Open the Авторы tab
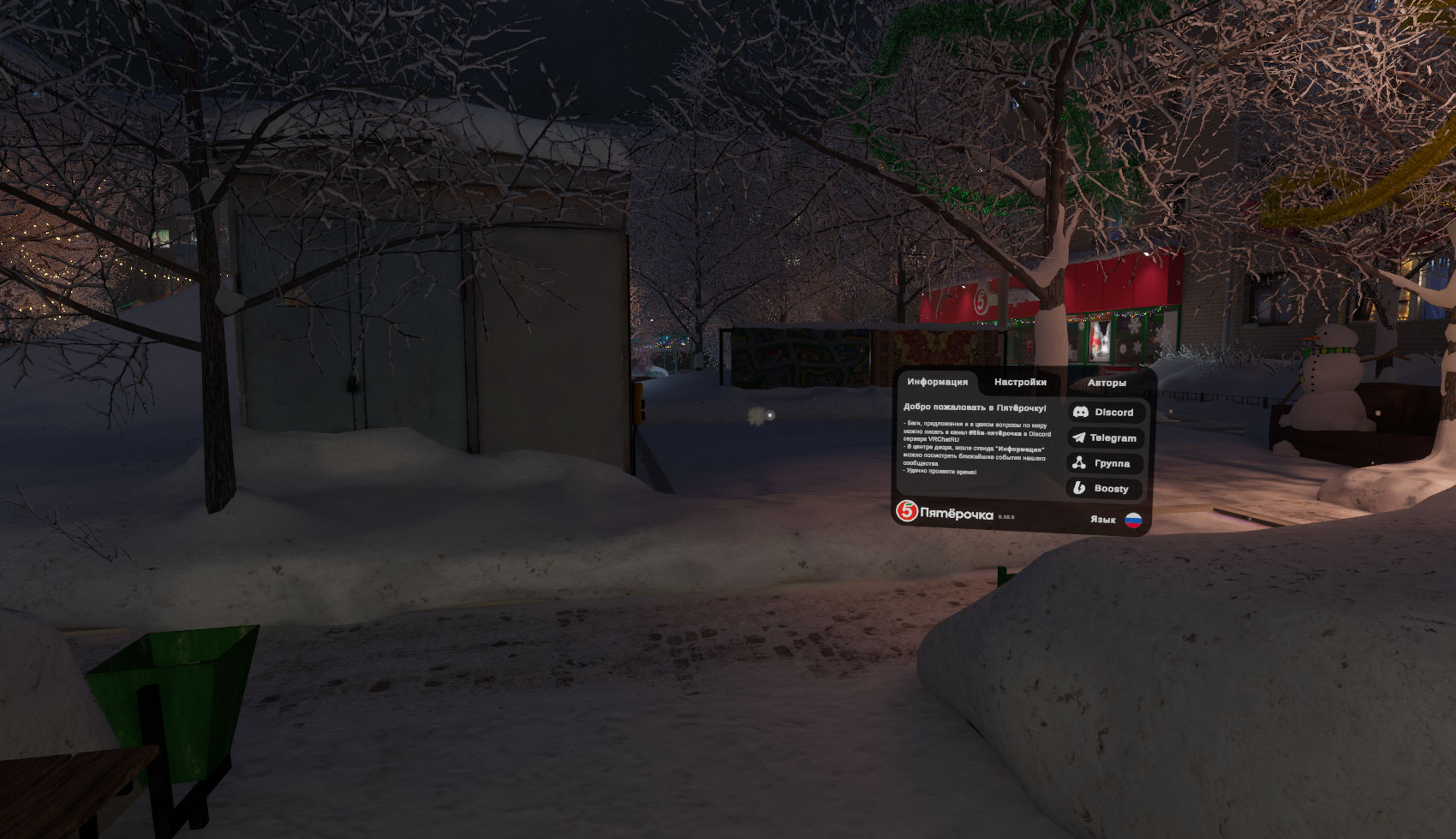Viewport: 1456px width, 839px height. point(1107,383)
